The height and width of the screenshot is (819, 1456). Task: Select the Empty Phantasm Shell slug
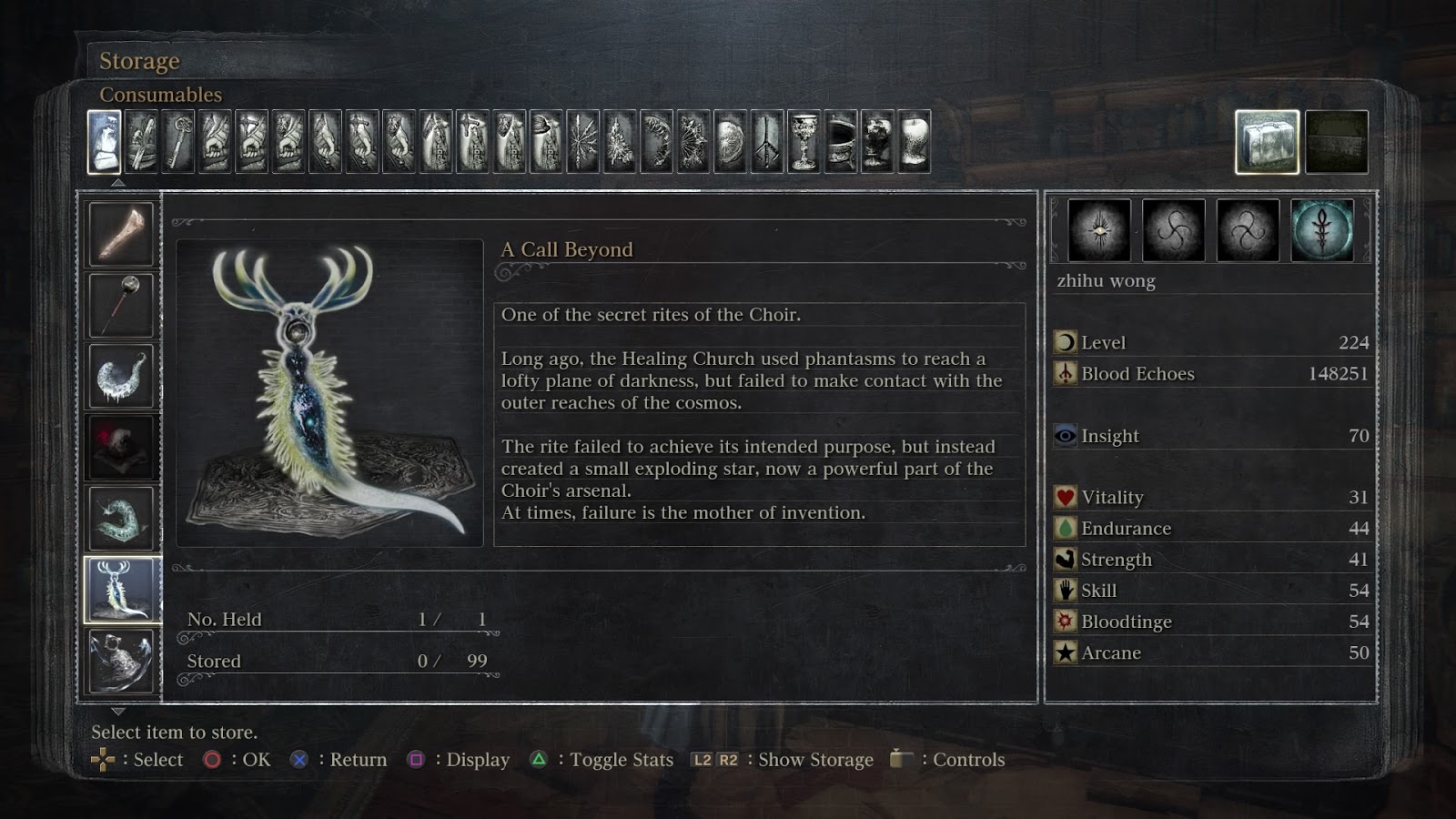coord(122,518)
